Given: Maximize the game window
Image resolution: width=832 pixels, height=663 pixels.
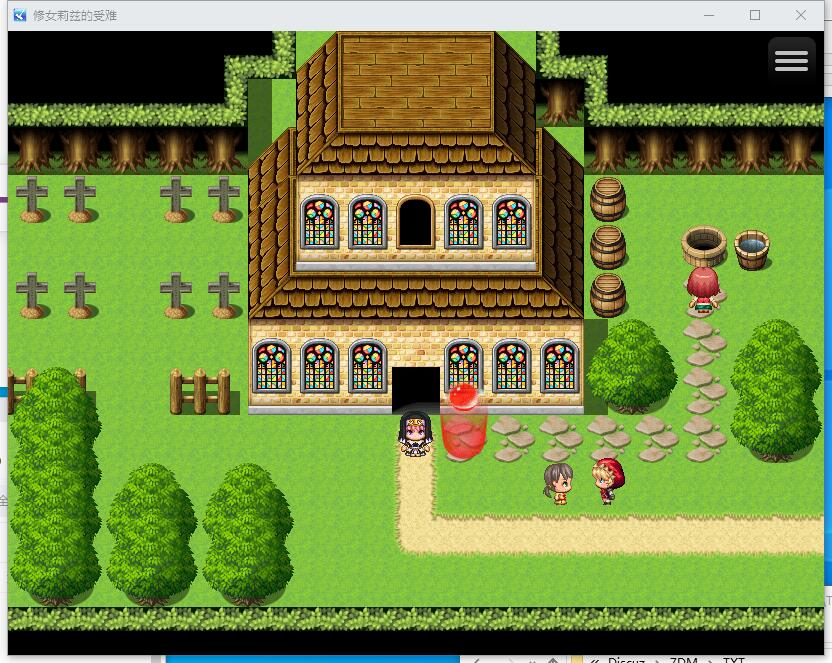Looking at the screenshot, I should (755, 15).
